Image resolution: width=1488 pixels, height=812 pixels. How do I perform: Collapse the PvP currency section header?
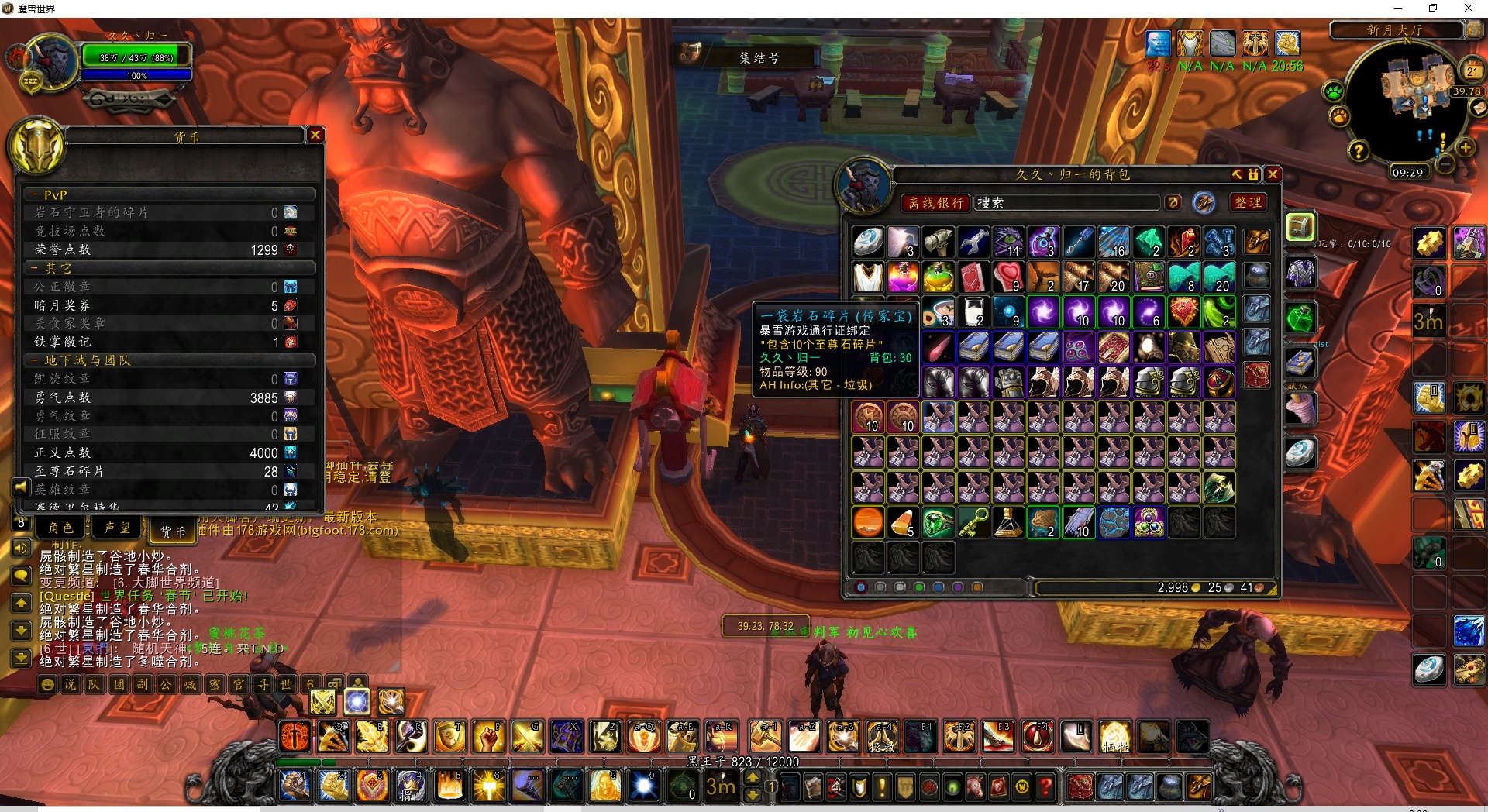(x=34, y=194)
